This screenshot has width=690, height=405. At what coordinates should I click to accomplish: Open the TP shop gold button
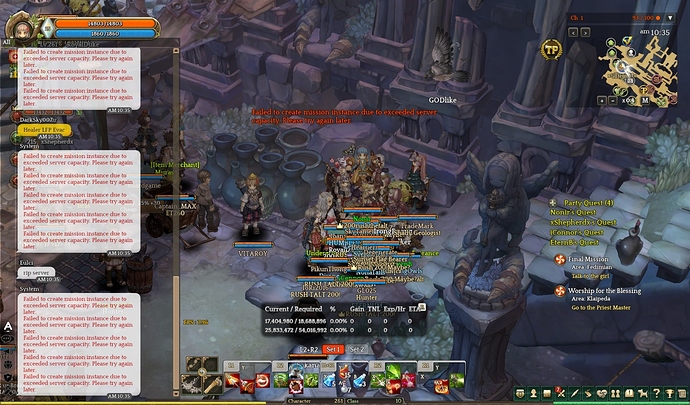[x=551, y=49]
